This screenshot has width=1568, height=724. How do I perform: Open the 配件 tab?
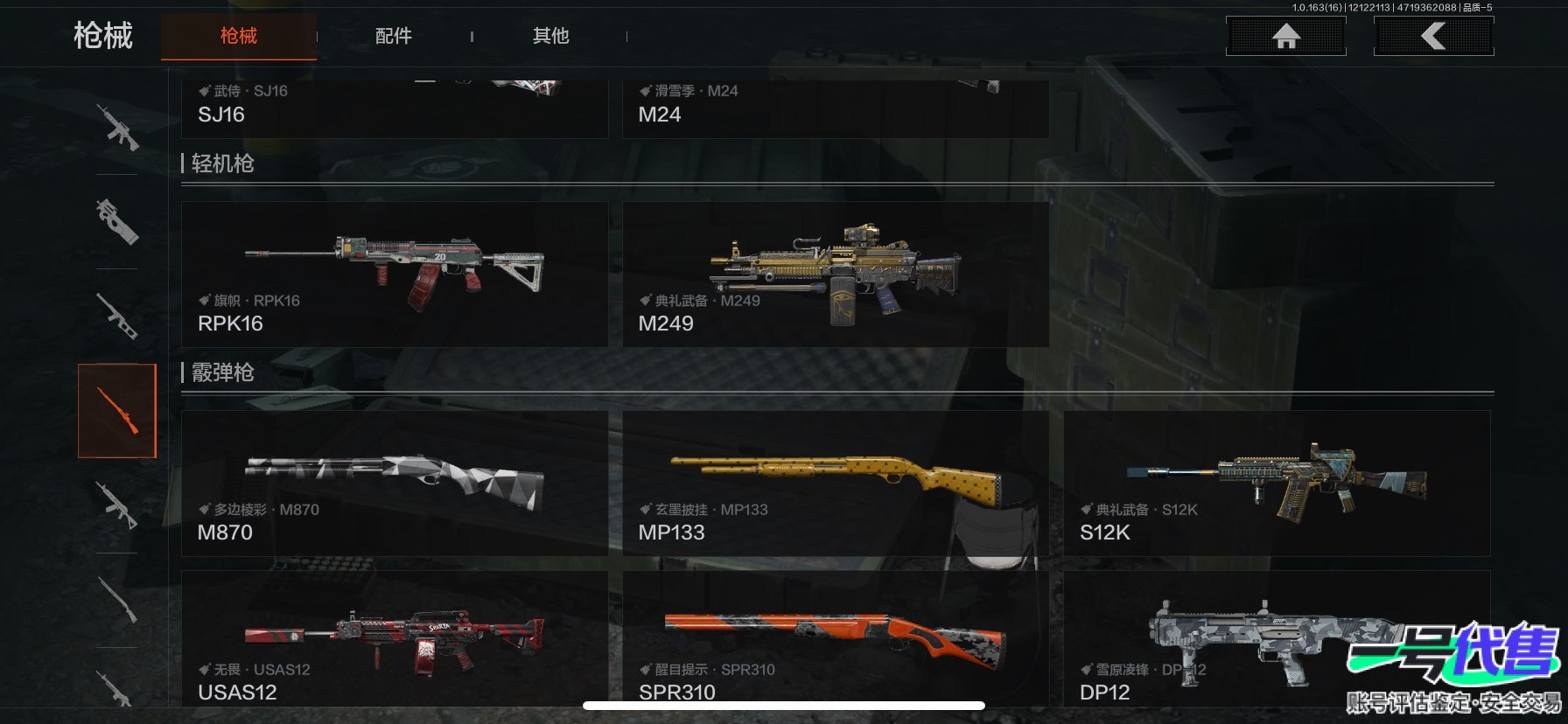click(393, 36)
